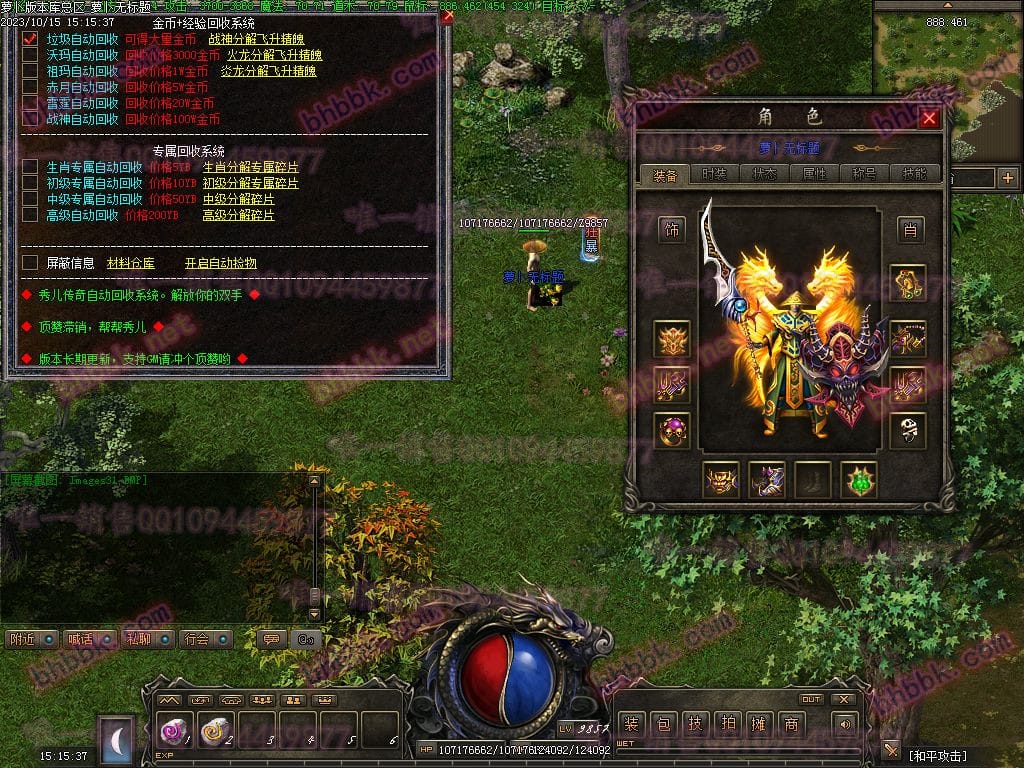Viewport: 1024px width, 768px height.
Task: Tick the 战神自动回收 checkbox
Action: pyautogui.click(x=30, y=119)
